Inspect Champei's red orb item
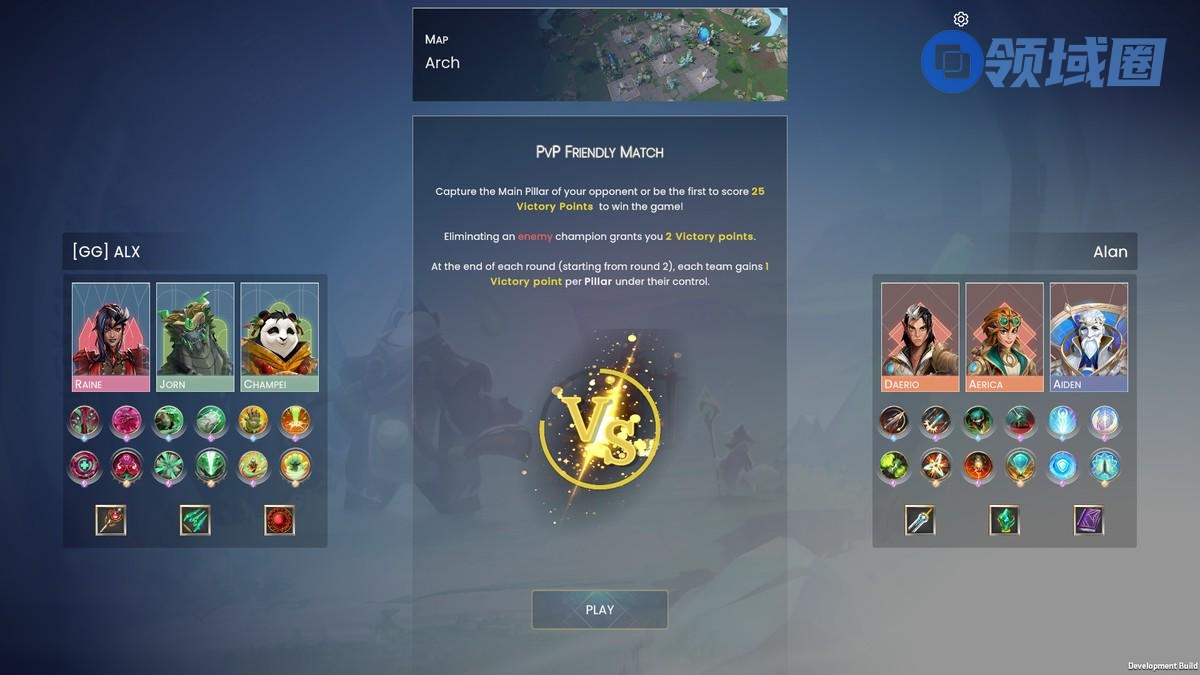The image size is (1200, 675). 280,520
